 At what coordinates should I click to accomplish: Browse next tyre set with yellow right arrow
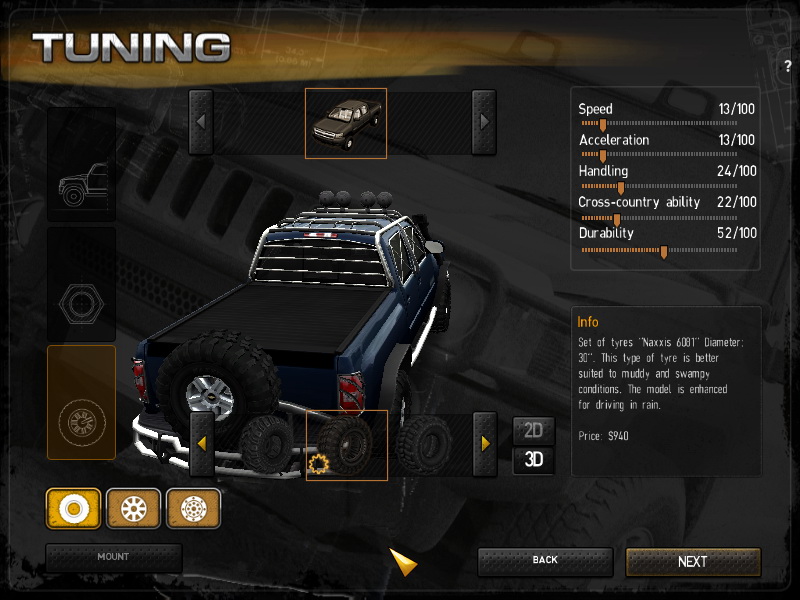pos(484,444)
